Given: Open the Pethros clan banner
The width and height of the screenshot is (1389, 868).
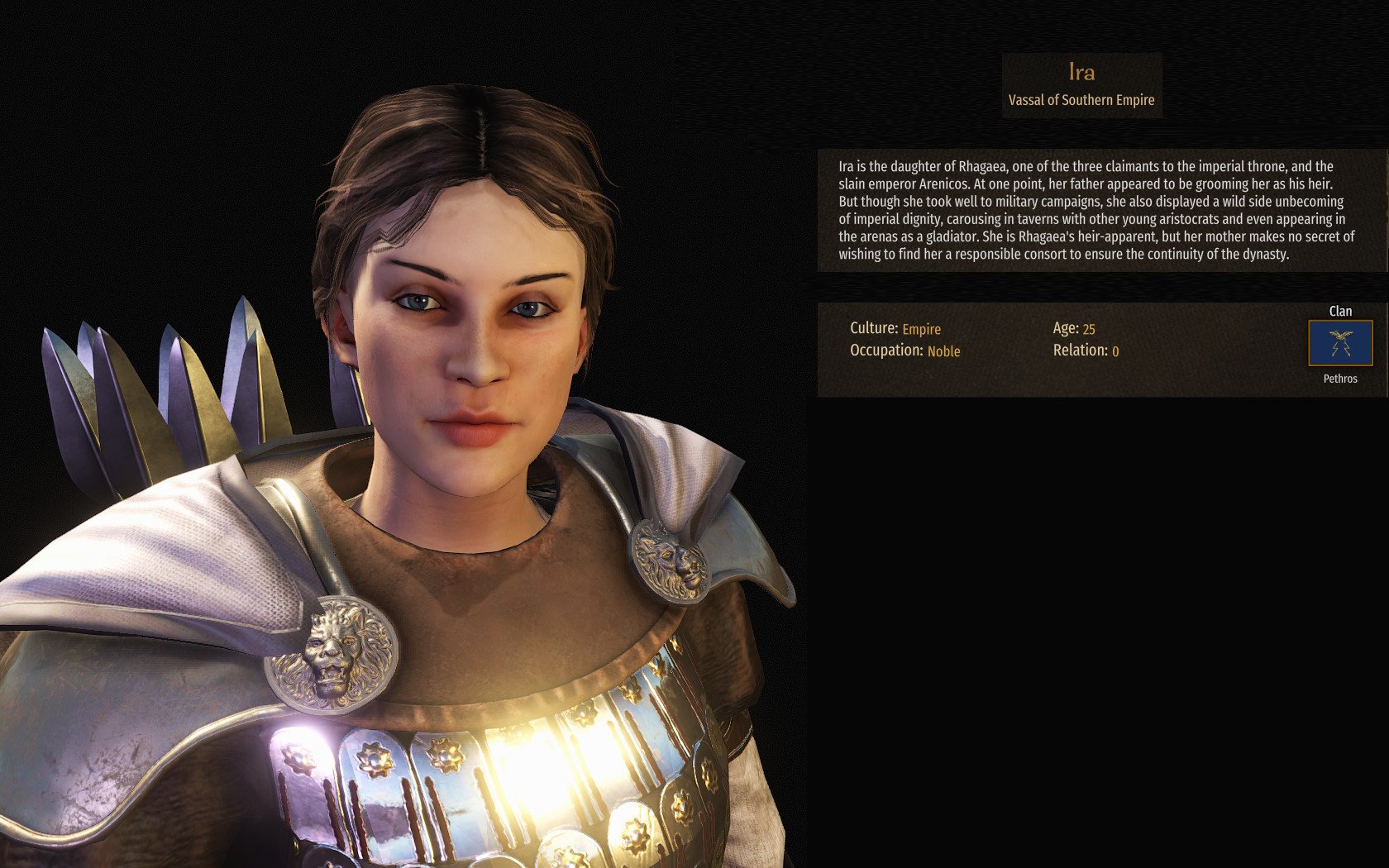Looking at the screenshot, I should click(x=1339, y=343).
